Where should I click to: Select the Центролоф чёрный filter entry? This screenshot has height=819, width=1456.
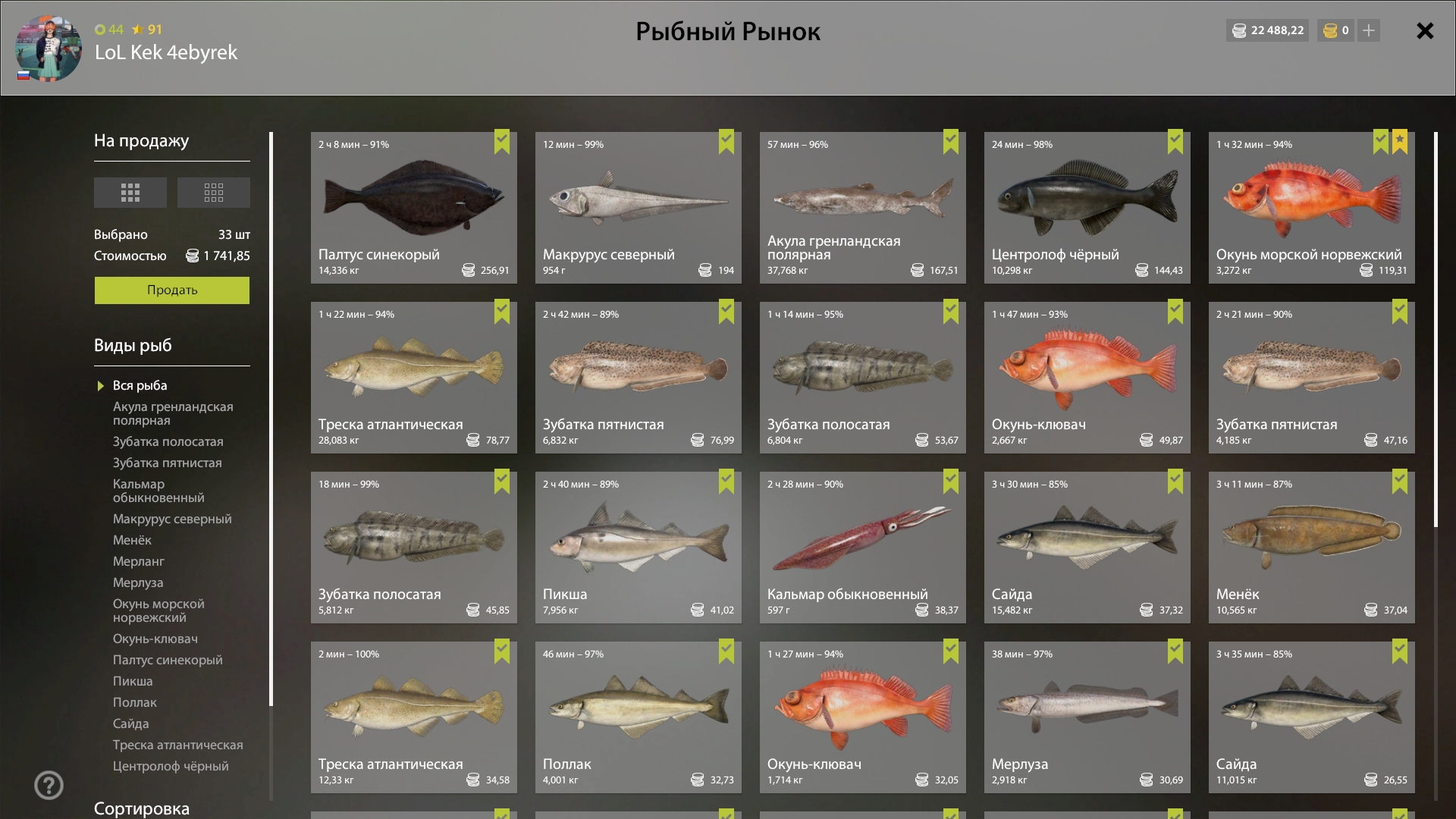coord(171,766)
